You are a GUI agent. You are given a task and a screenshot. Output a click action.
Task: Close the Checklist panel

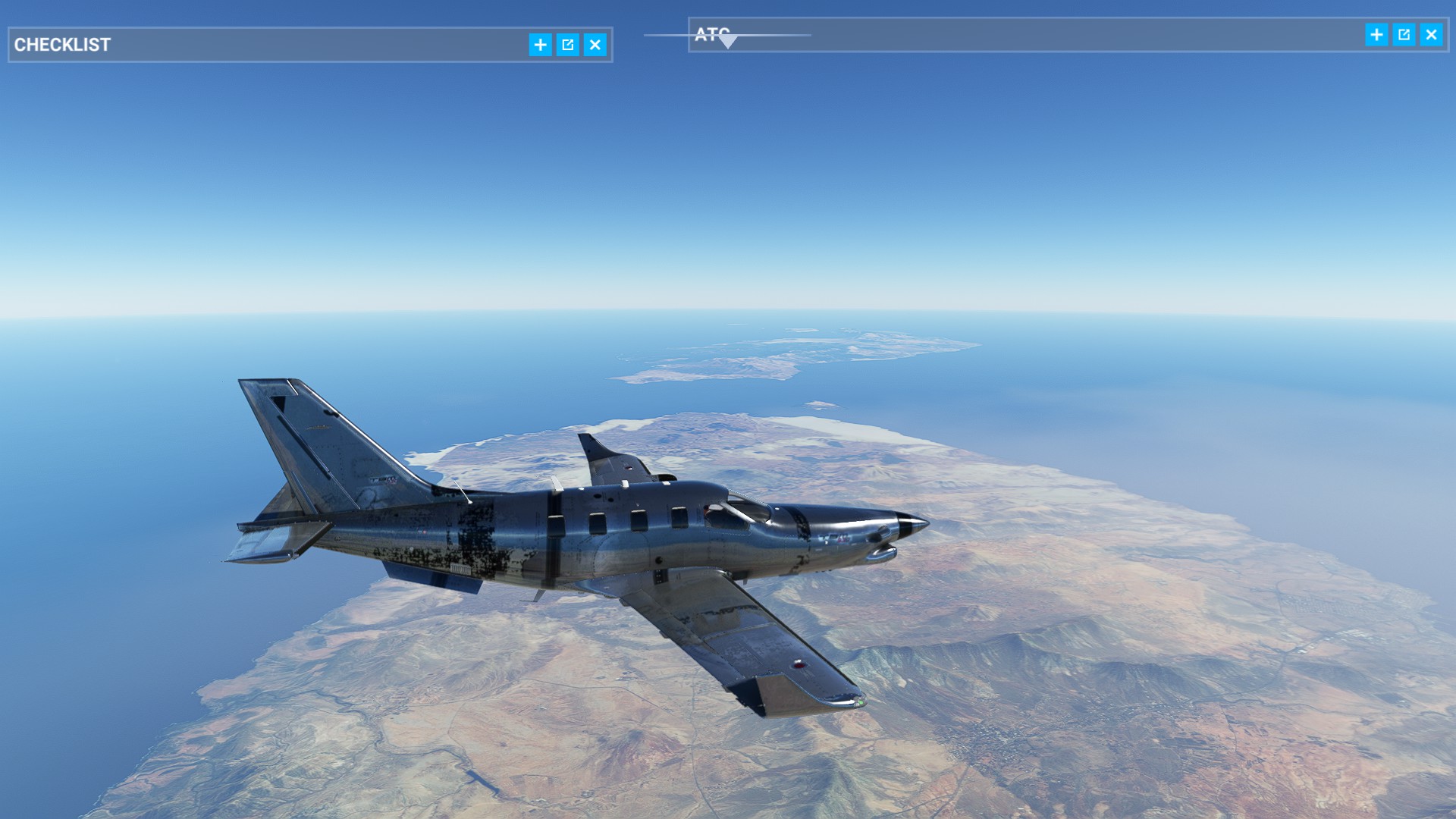[595, 45]
